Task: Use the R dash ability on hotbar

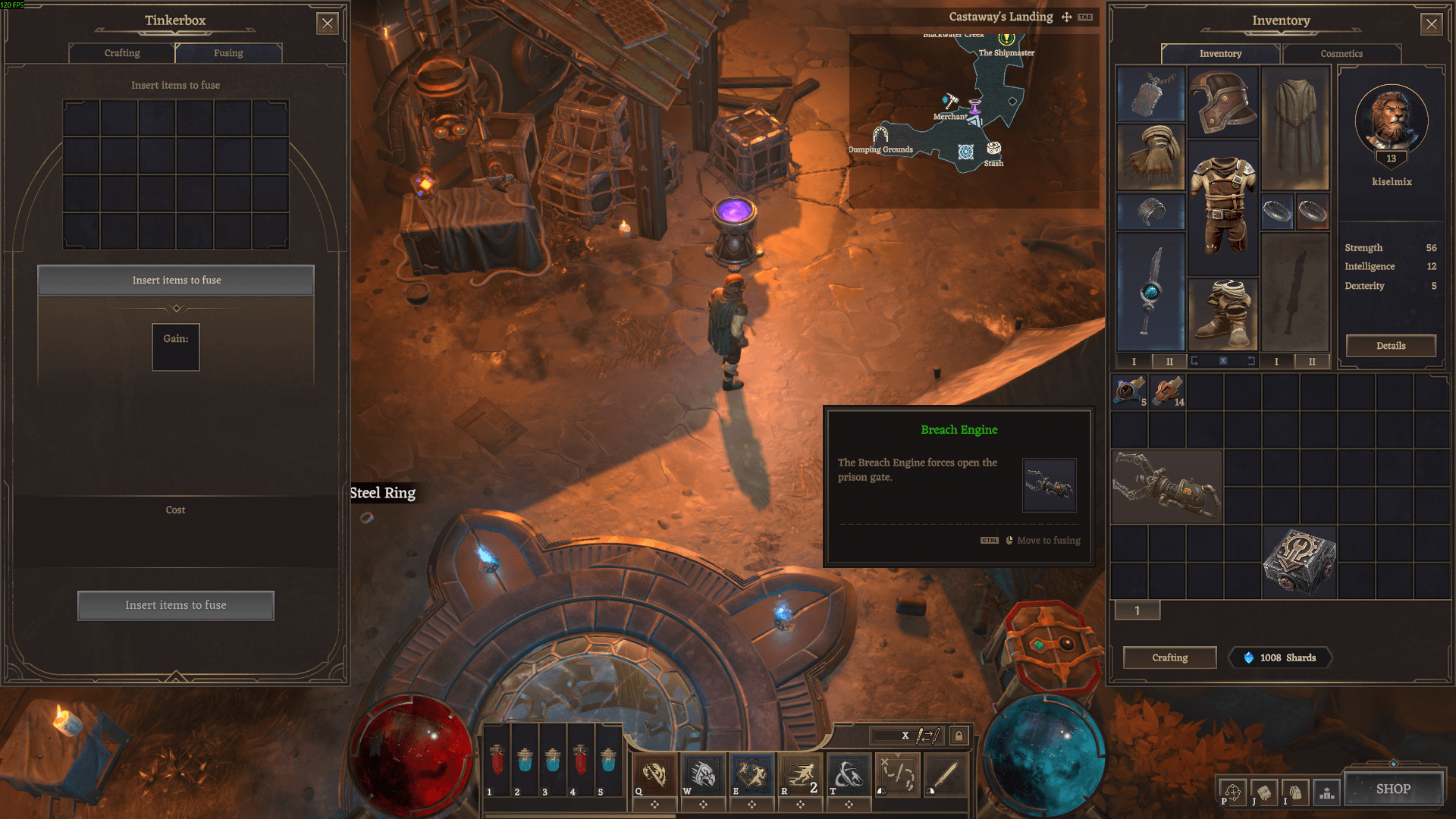Action: 799,775
